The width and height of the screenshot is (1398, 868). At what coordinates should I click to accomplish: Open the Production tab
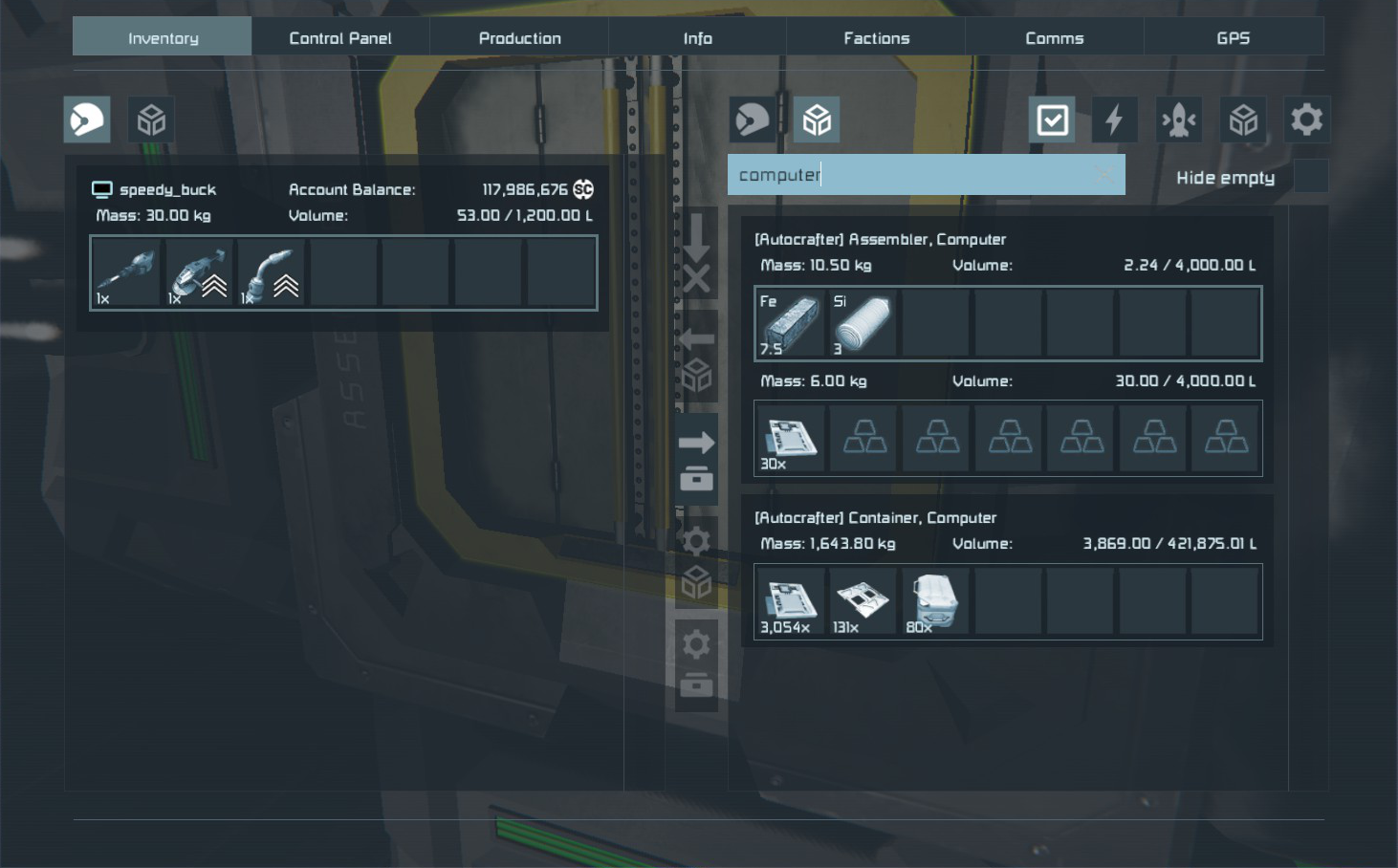(x=519, y=38)
